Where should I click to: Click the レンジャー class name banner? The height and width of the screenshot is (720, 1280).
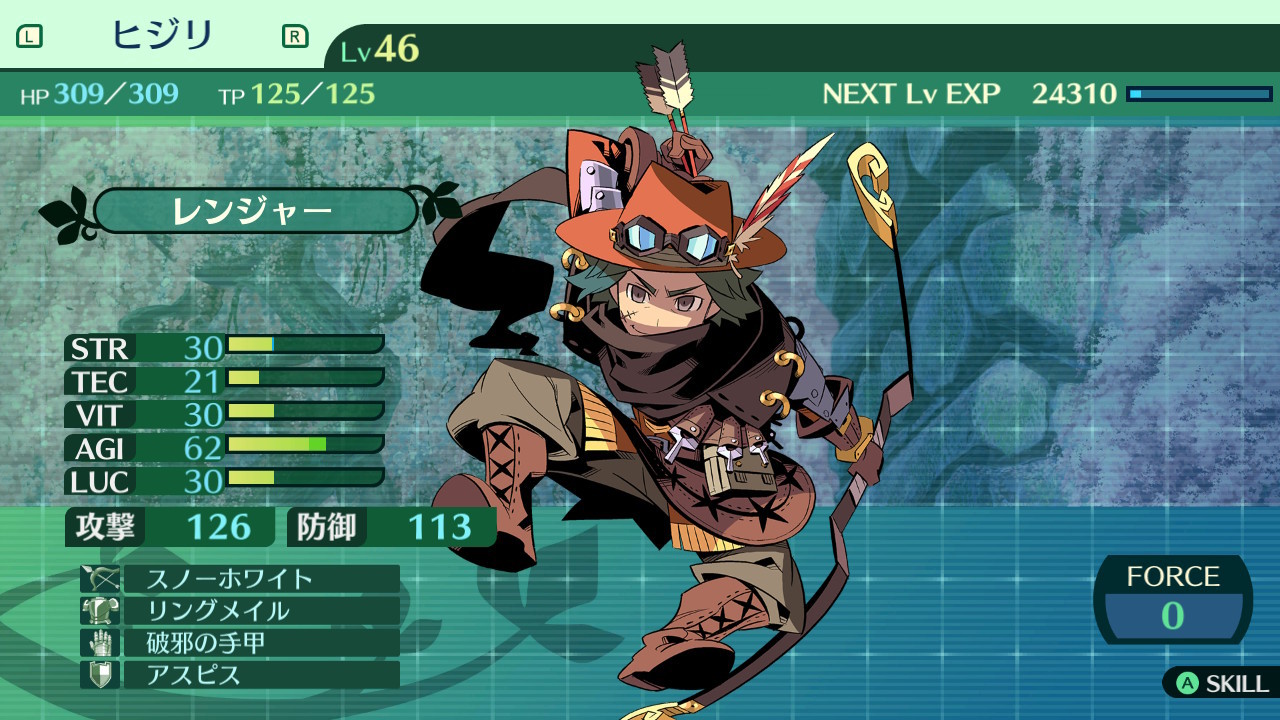[x=255, y=211]
